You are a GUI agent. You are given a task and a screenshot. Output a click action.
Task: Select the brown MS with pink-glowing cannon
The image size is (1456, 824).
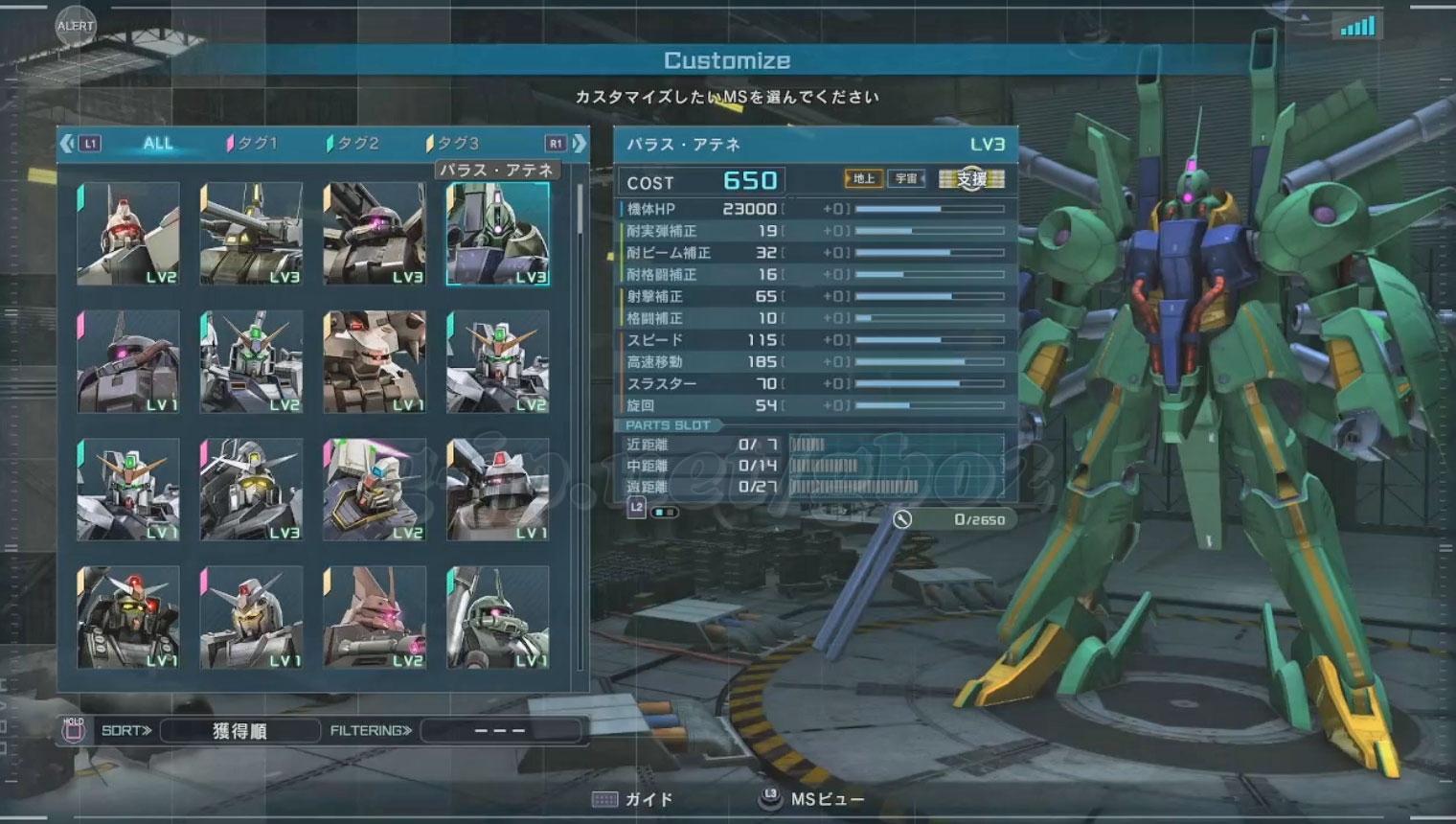point(375,618)
